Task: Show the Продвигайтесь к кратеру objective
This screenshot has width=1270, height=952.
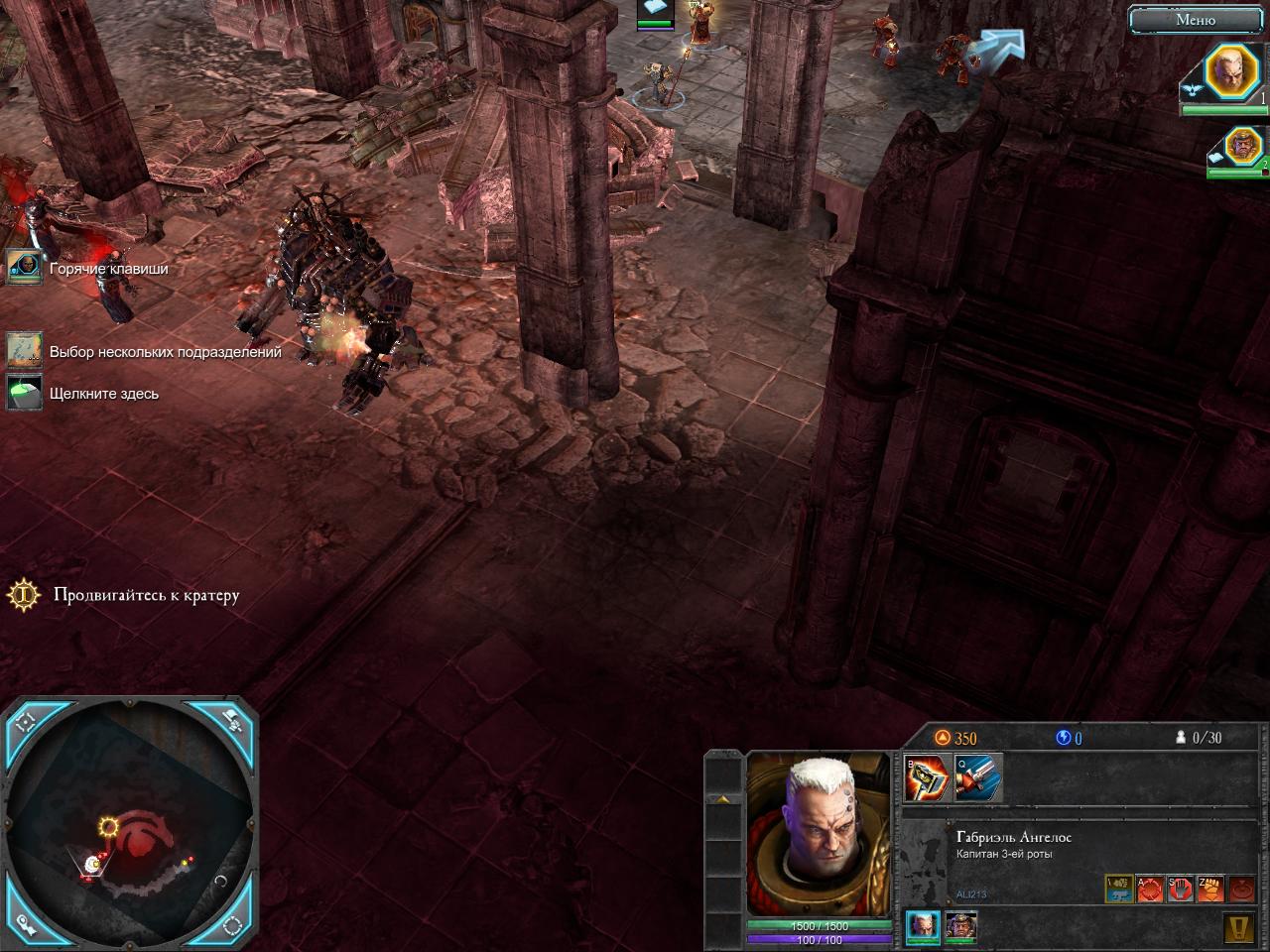Action: pos(24,595)
